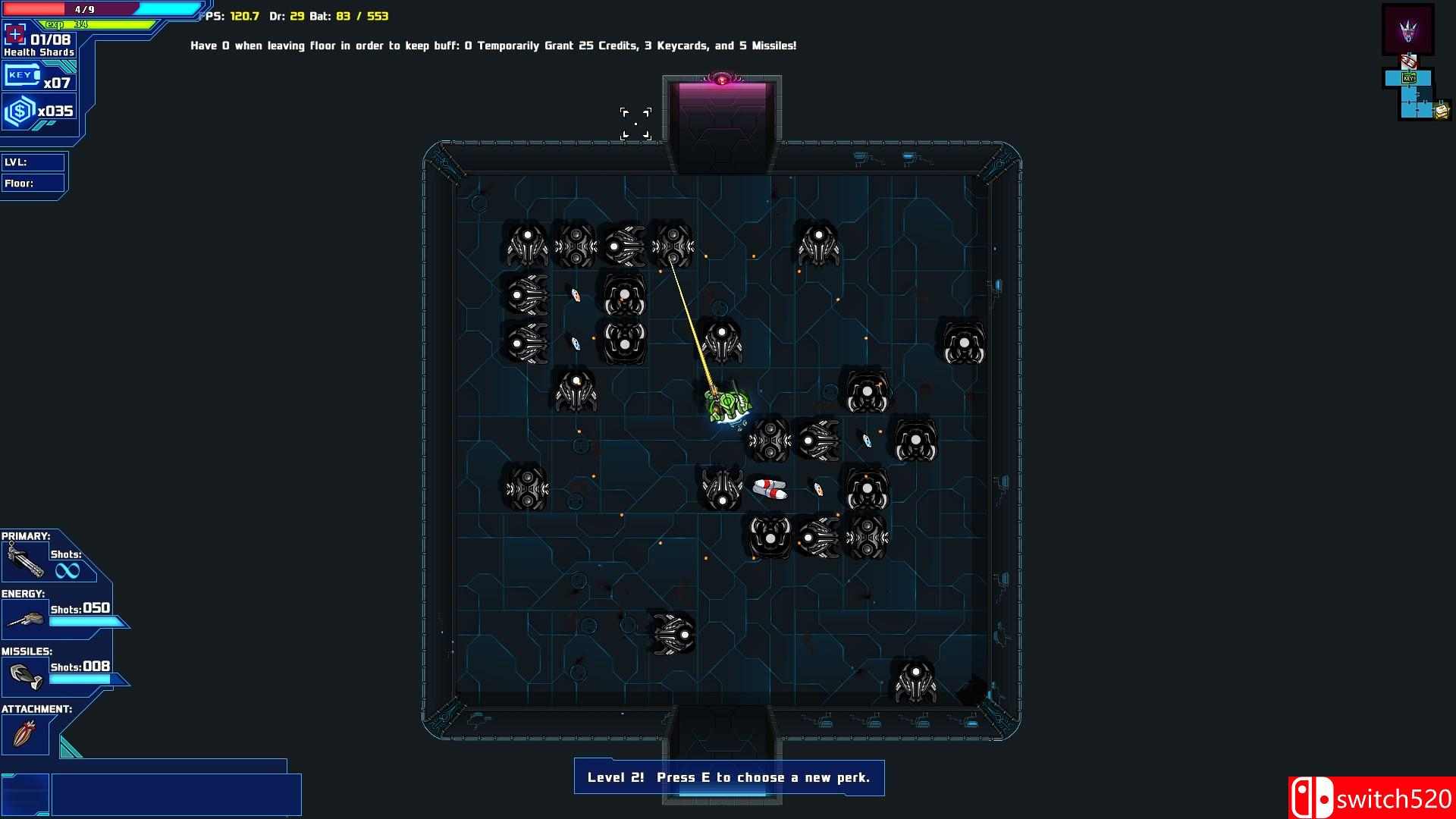Click the gold loot room on the minimap
This screenshot has height=819, width=1456.
click(x=1441, y=111)
